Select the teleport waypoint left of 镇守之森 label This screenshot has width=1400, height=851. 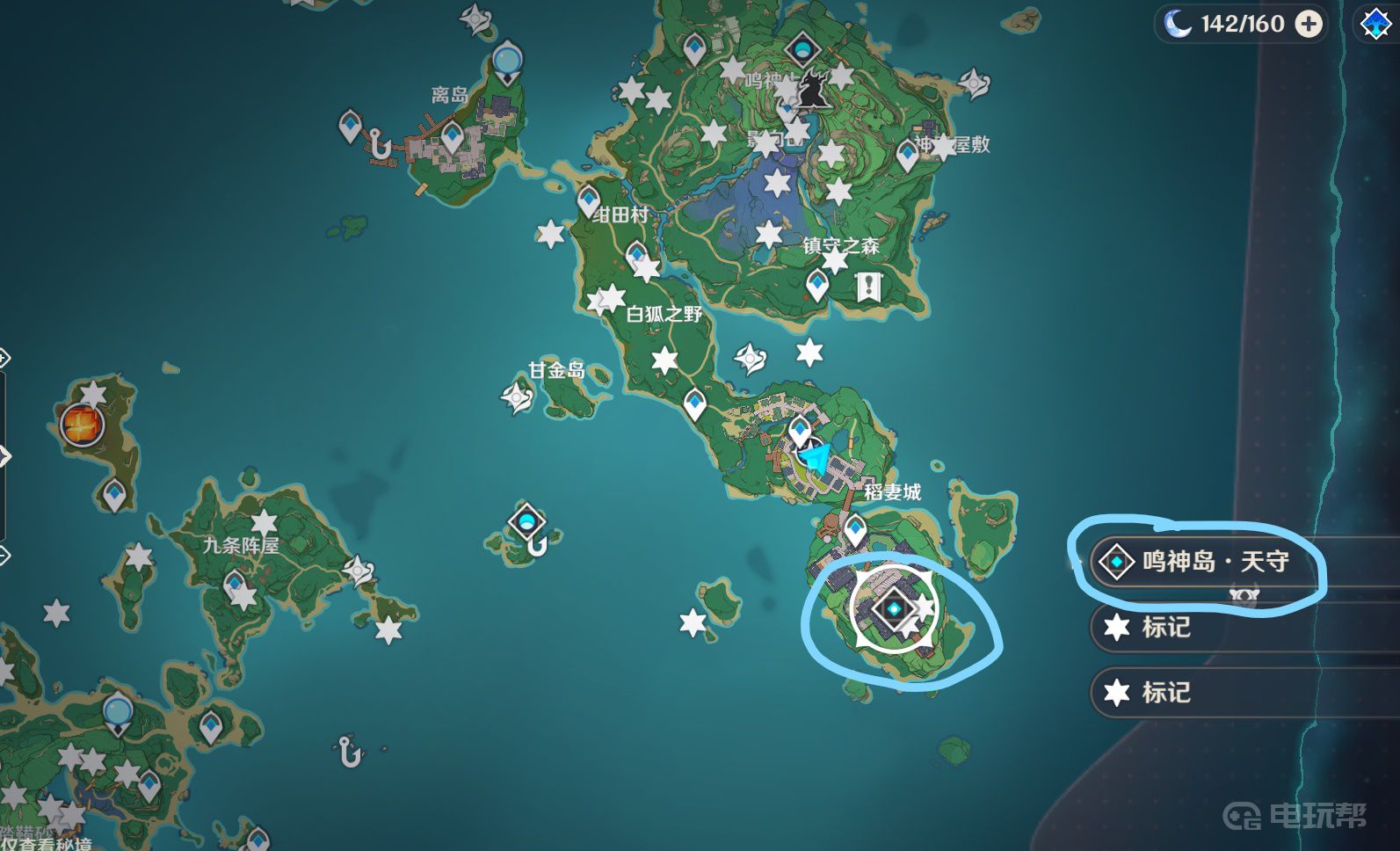point(817,284)
